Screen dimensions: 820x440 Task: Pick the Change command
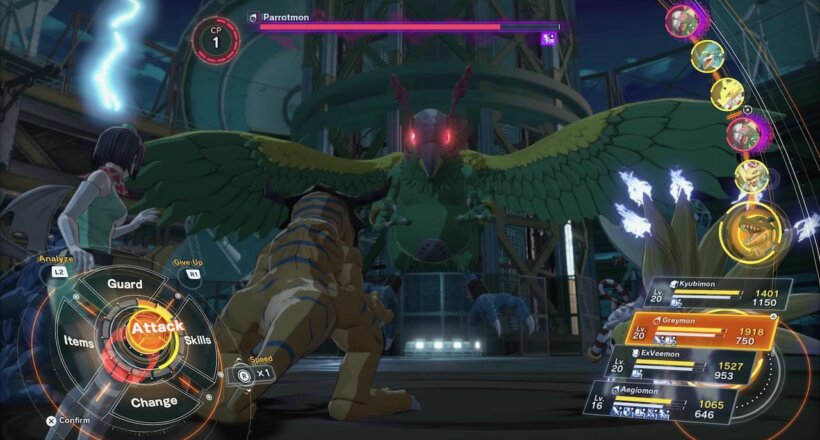[x=154, y=402]
